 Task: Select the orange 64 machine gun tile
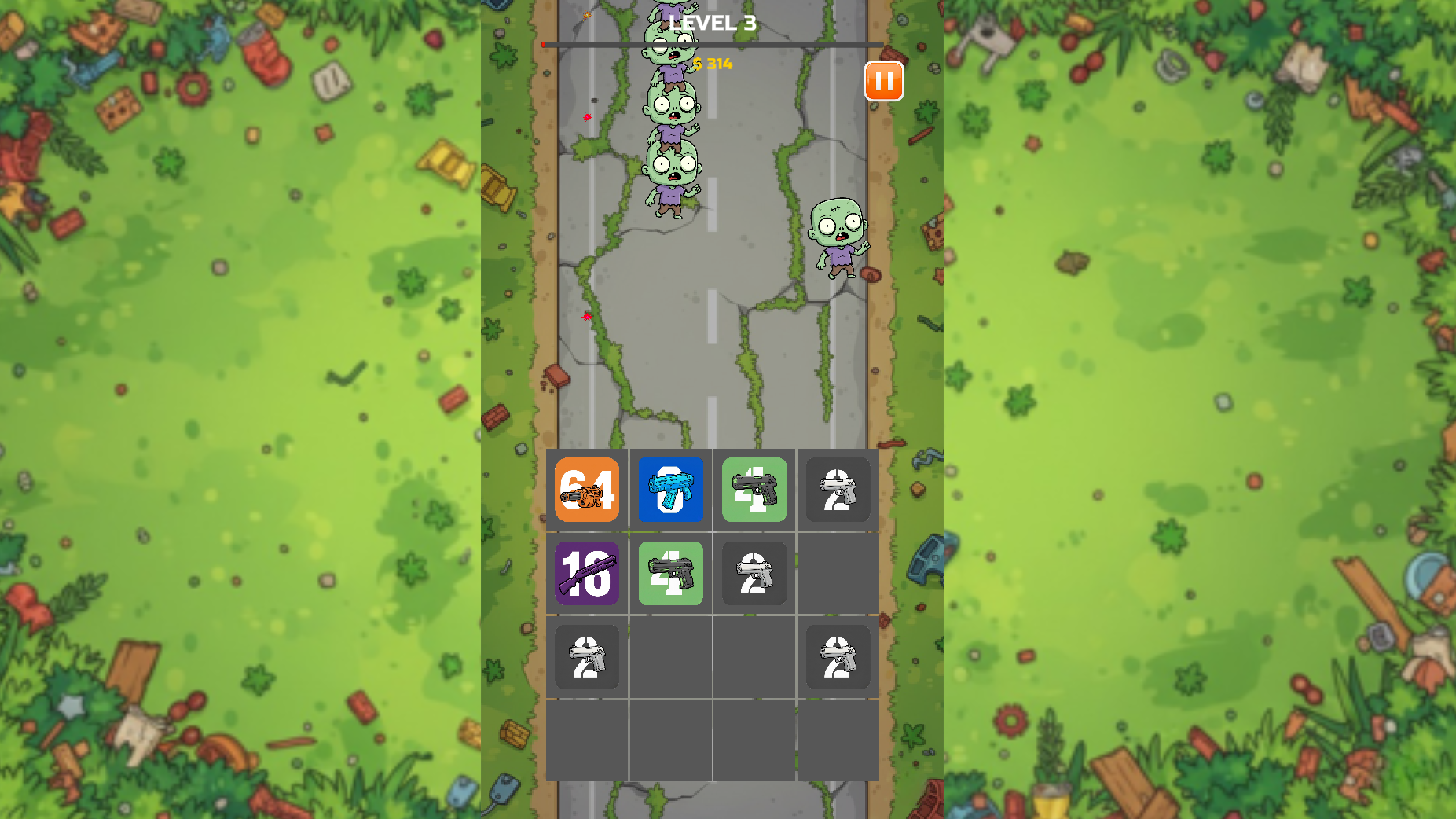point(586,490)
